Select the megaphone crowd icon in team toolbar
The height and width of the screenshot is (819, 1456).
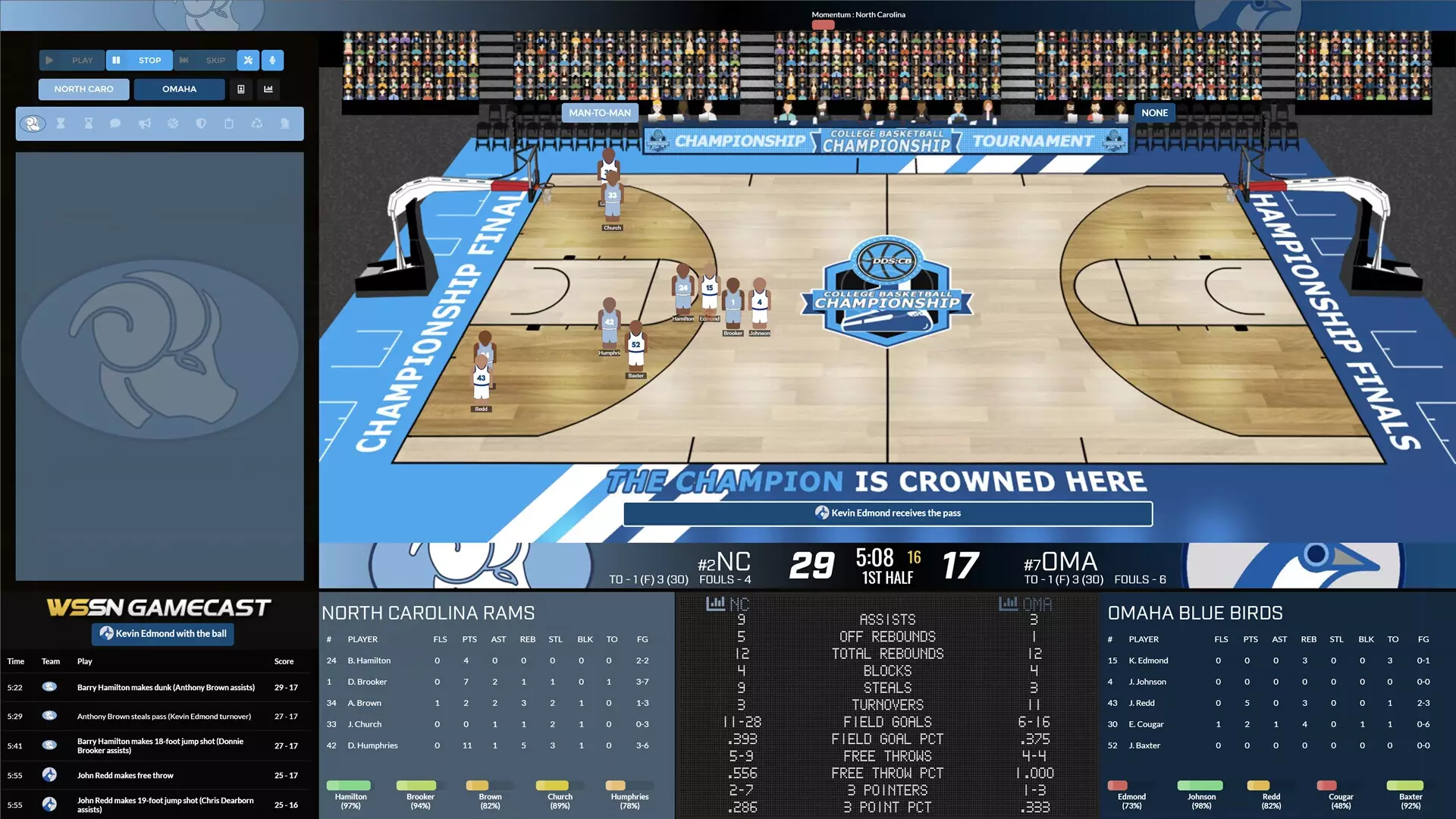(144, 124)
